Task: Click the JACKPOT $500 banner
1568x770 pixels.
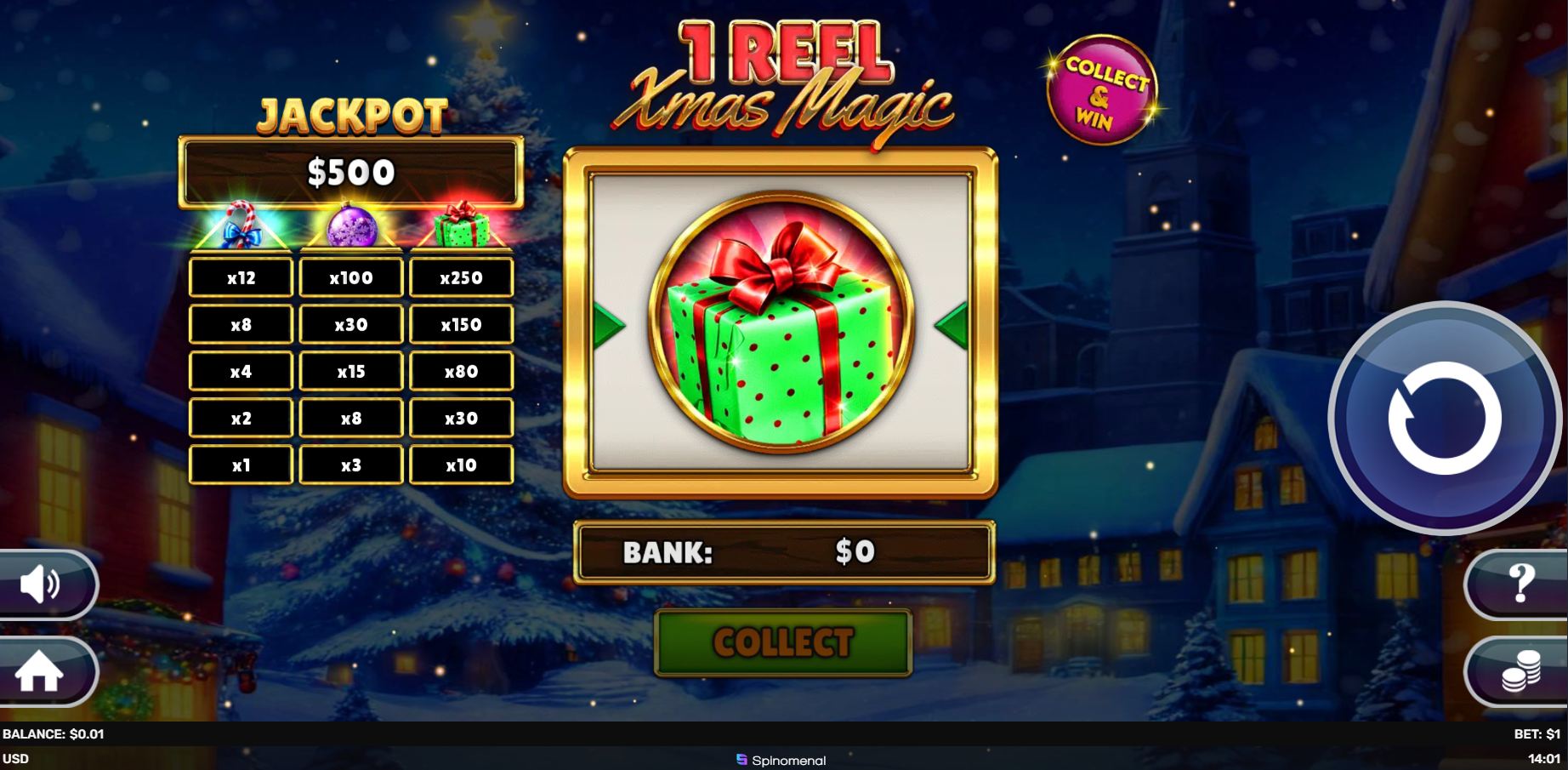Action: click(x=350, y=172)
